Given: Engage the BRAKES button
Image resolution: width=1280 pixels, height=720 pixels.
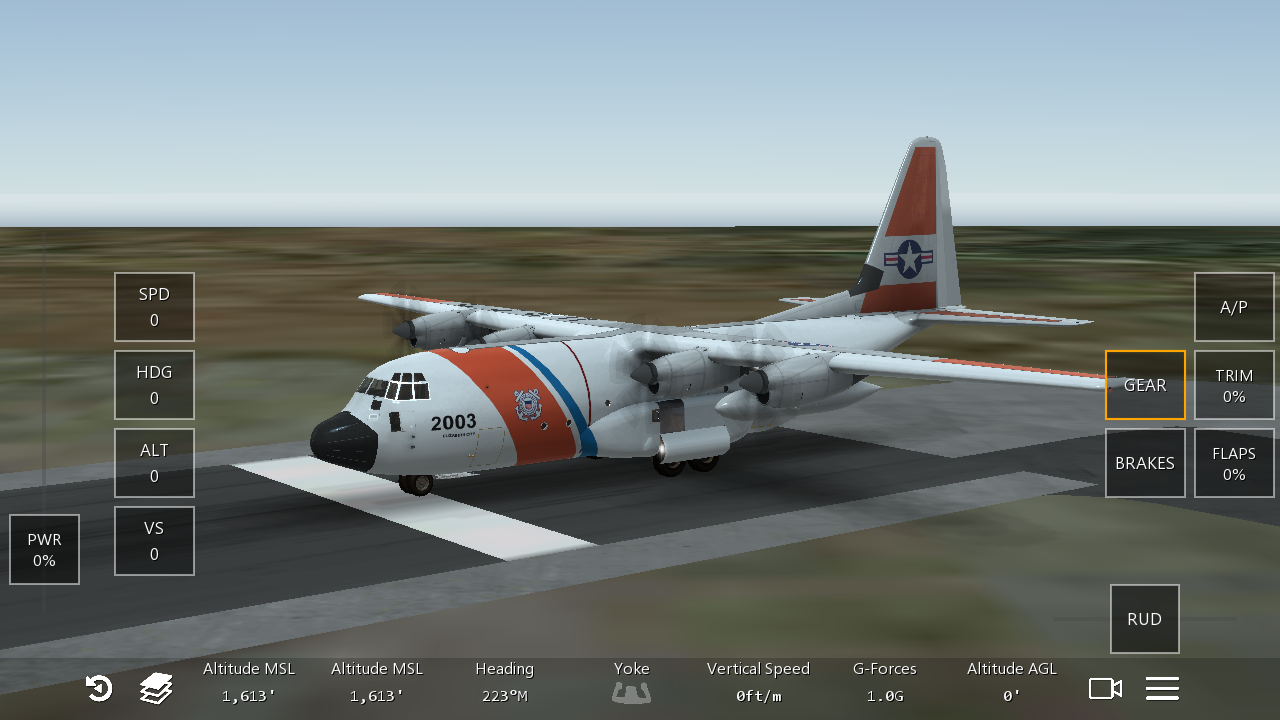Looking at the screenshot, I should coord(1145,463).
